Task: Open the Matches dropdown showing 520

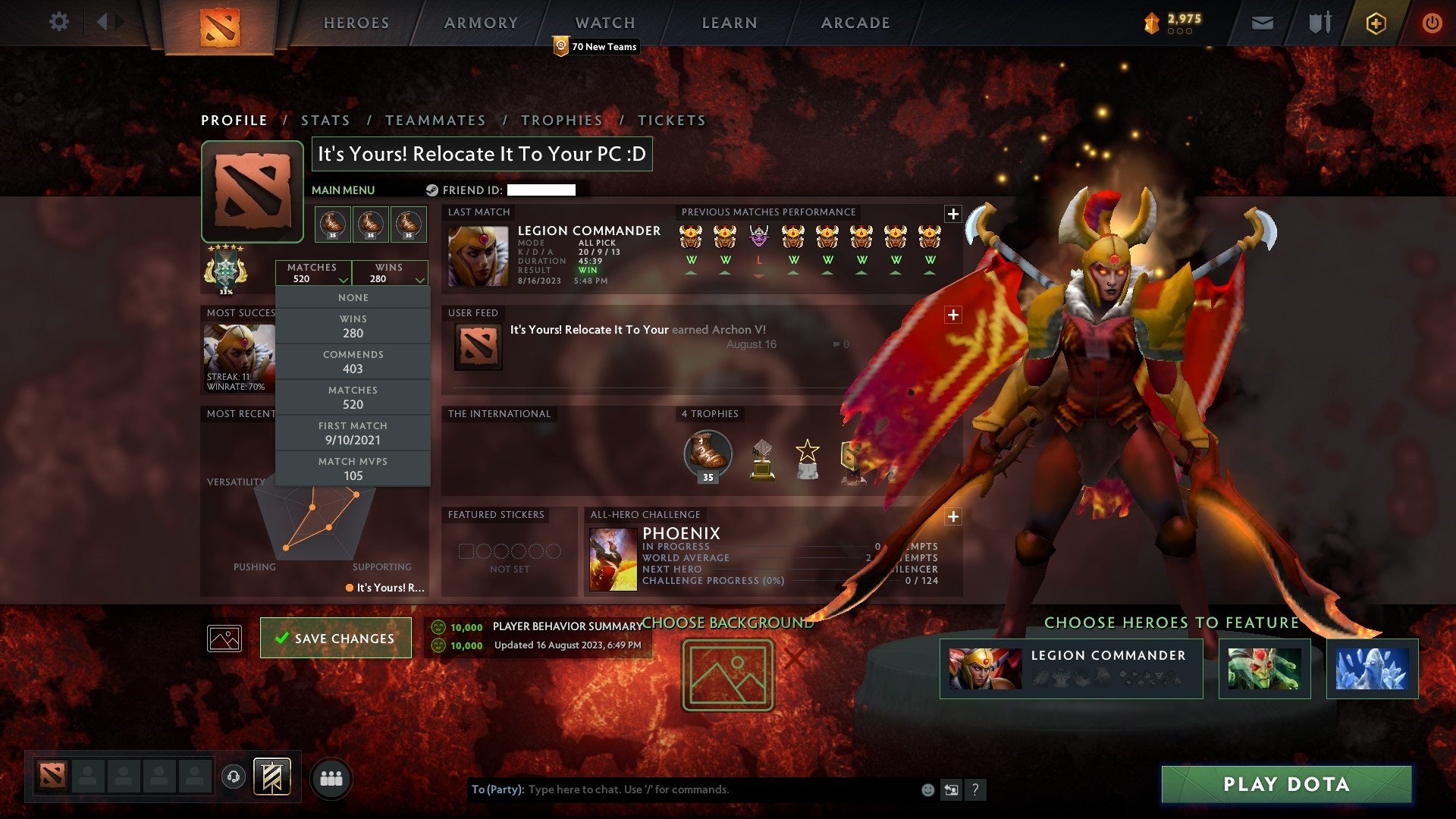Action: click(x=313, y=273)
